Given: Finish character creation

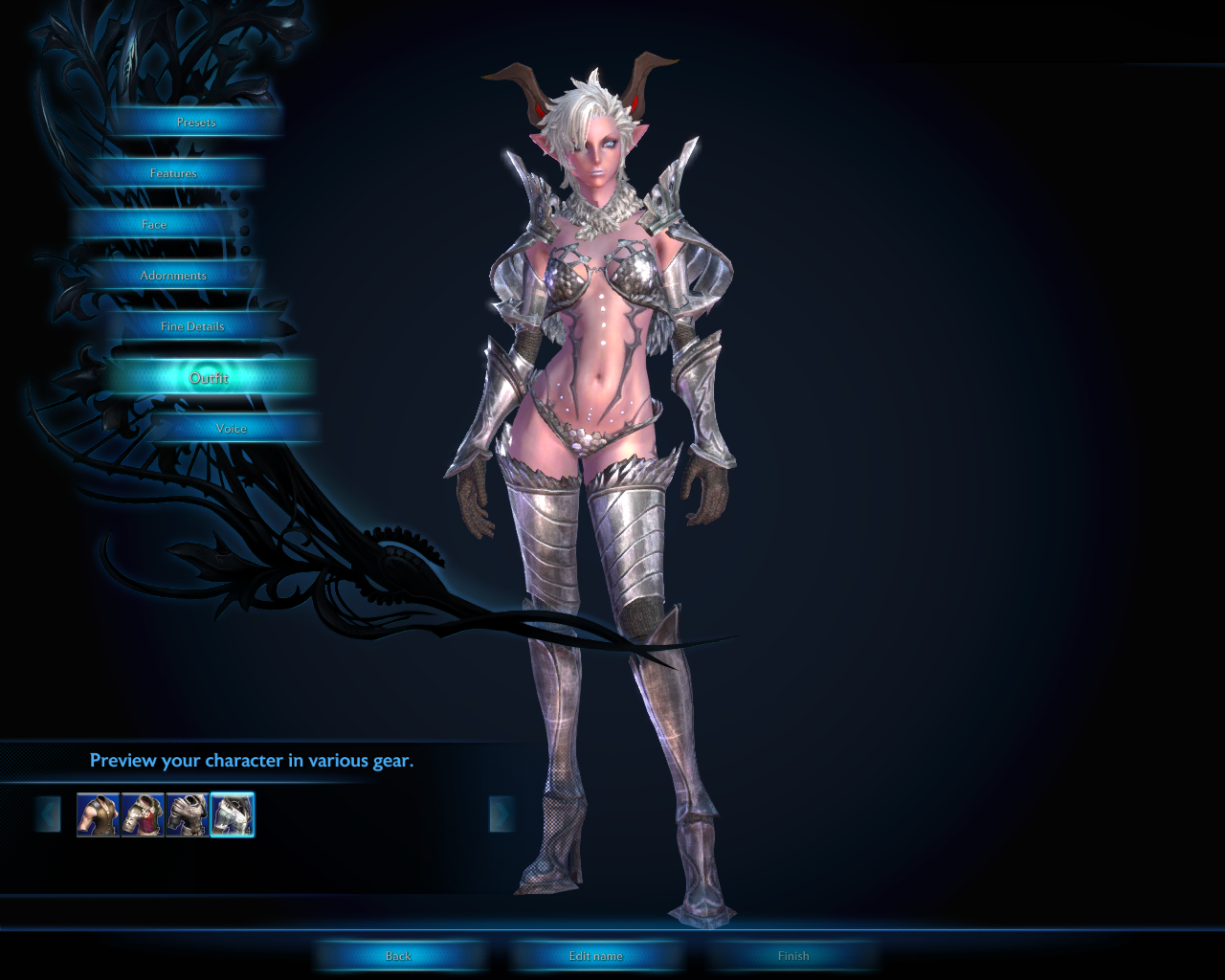Looking at the screenshot, I should [x=793, y=956].
